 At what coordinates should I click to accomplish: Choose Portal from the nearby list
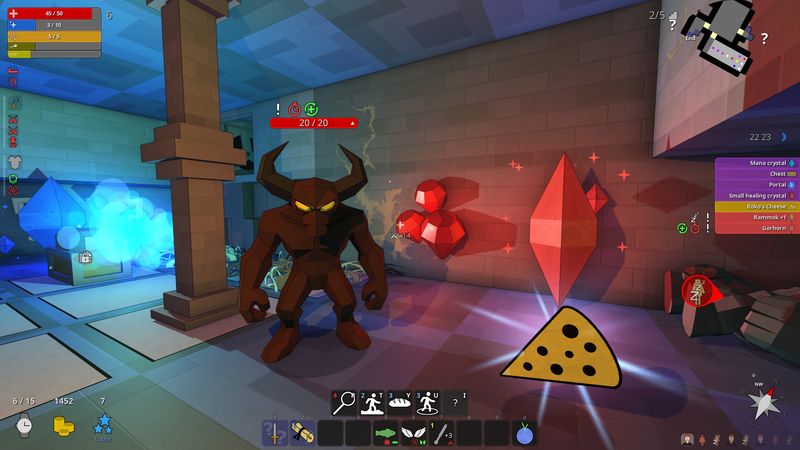click(755, 184)
